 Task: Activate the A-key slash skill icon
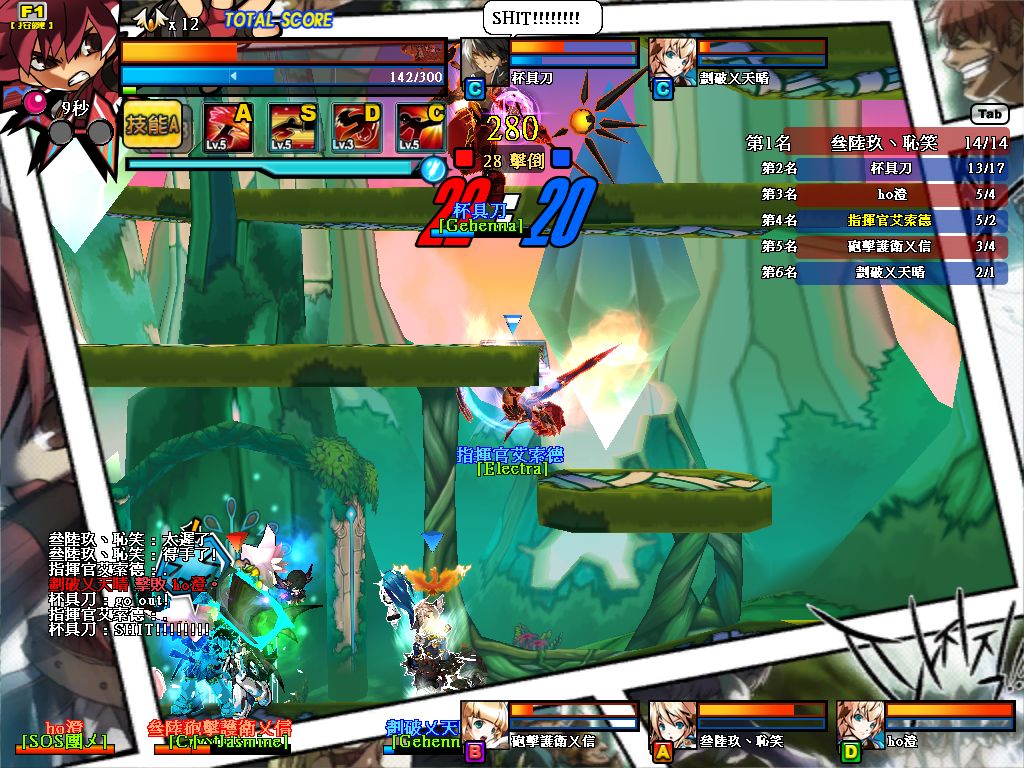tap(227, 128)
